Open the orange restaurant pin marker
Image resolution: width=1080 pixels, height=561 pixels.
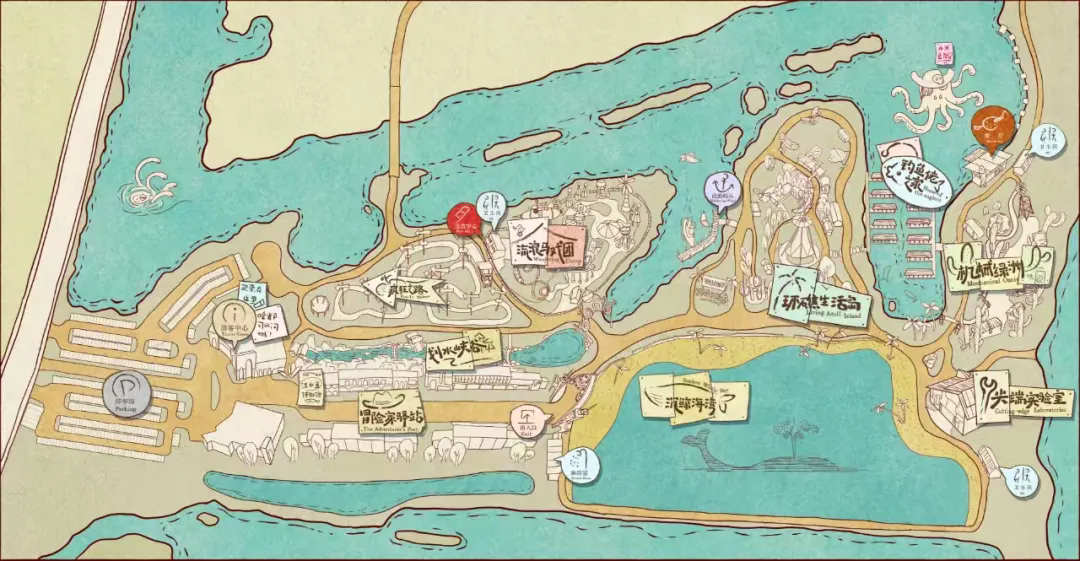(x=993, y=125)
